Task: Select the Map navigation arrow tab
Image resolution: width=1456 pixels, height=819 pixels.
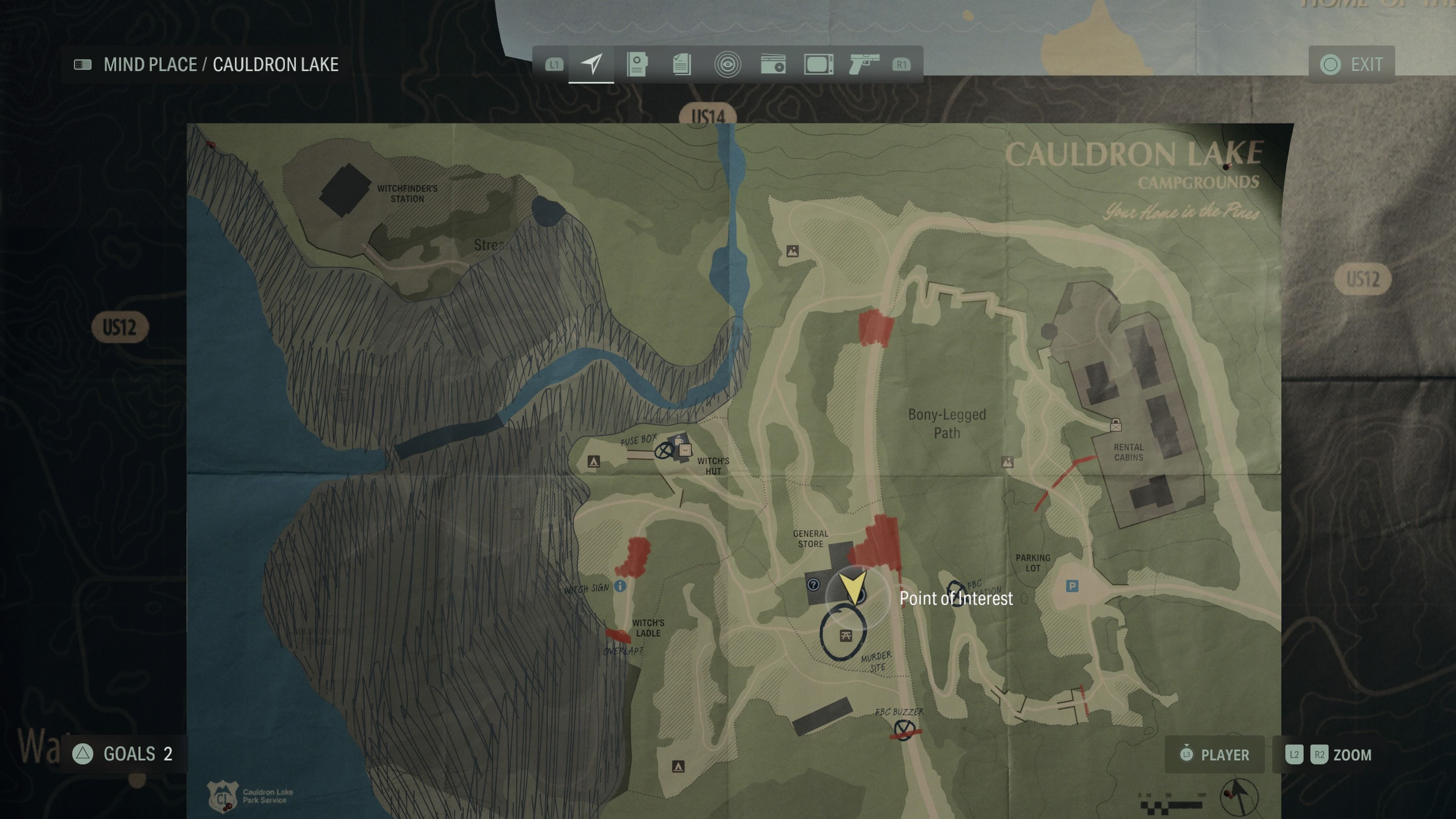Action: click(591, 64)
